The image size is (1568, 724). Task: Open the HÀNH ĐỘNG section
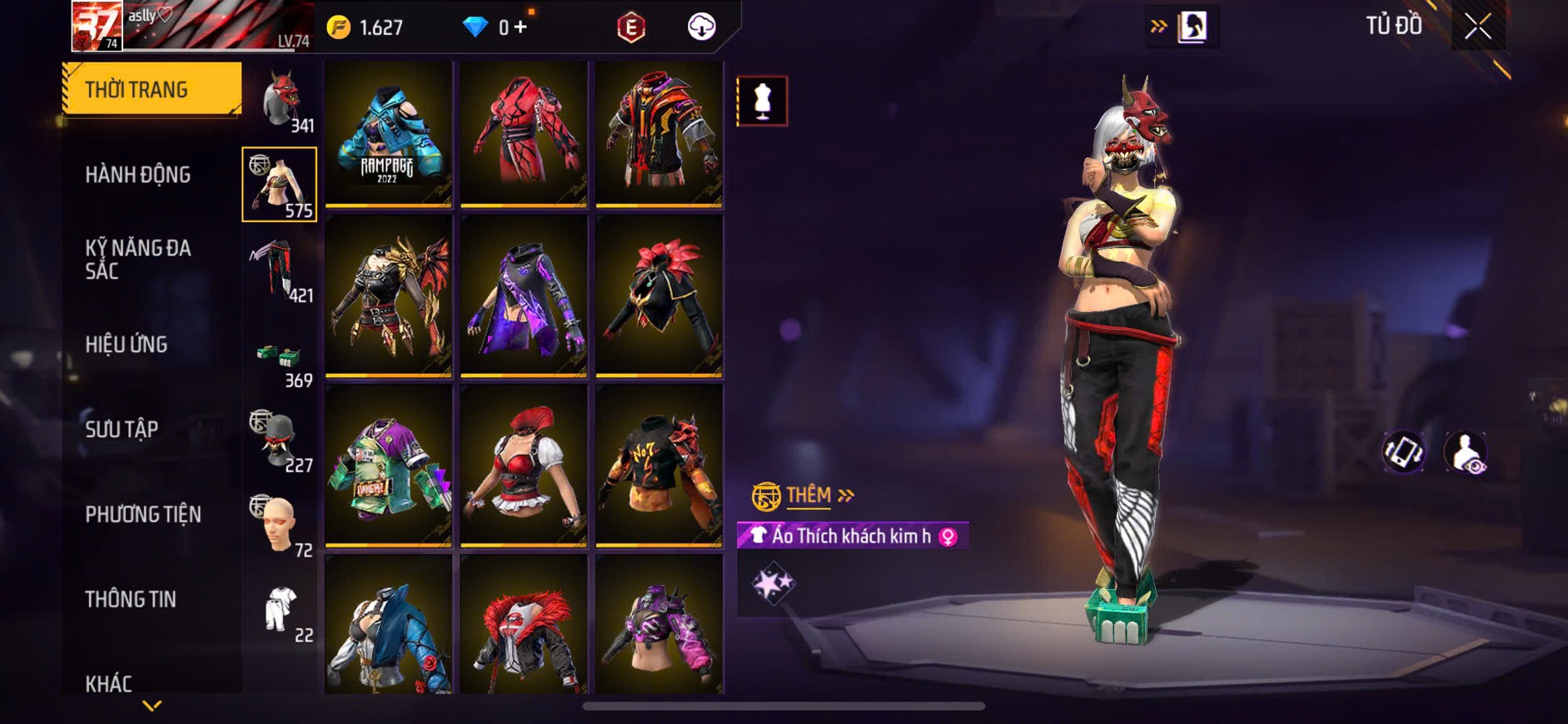(x=138, y=175)
